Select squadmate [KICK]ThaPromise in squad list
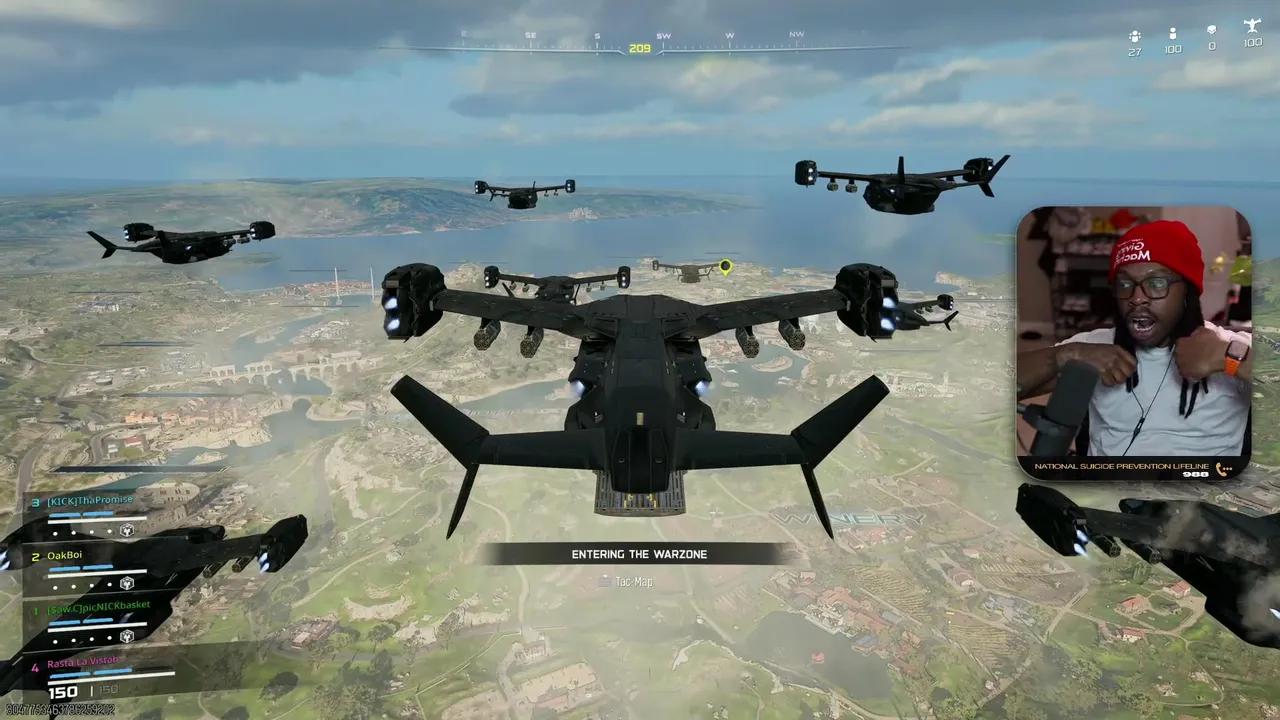Viewport: 1280px width, 720px height. 90,500
